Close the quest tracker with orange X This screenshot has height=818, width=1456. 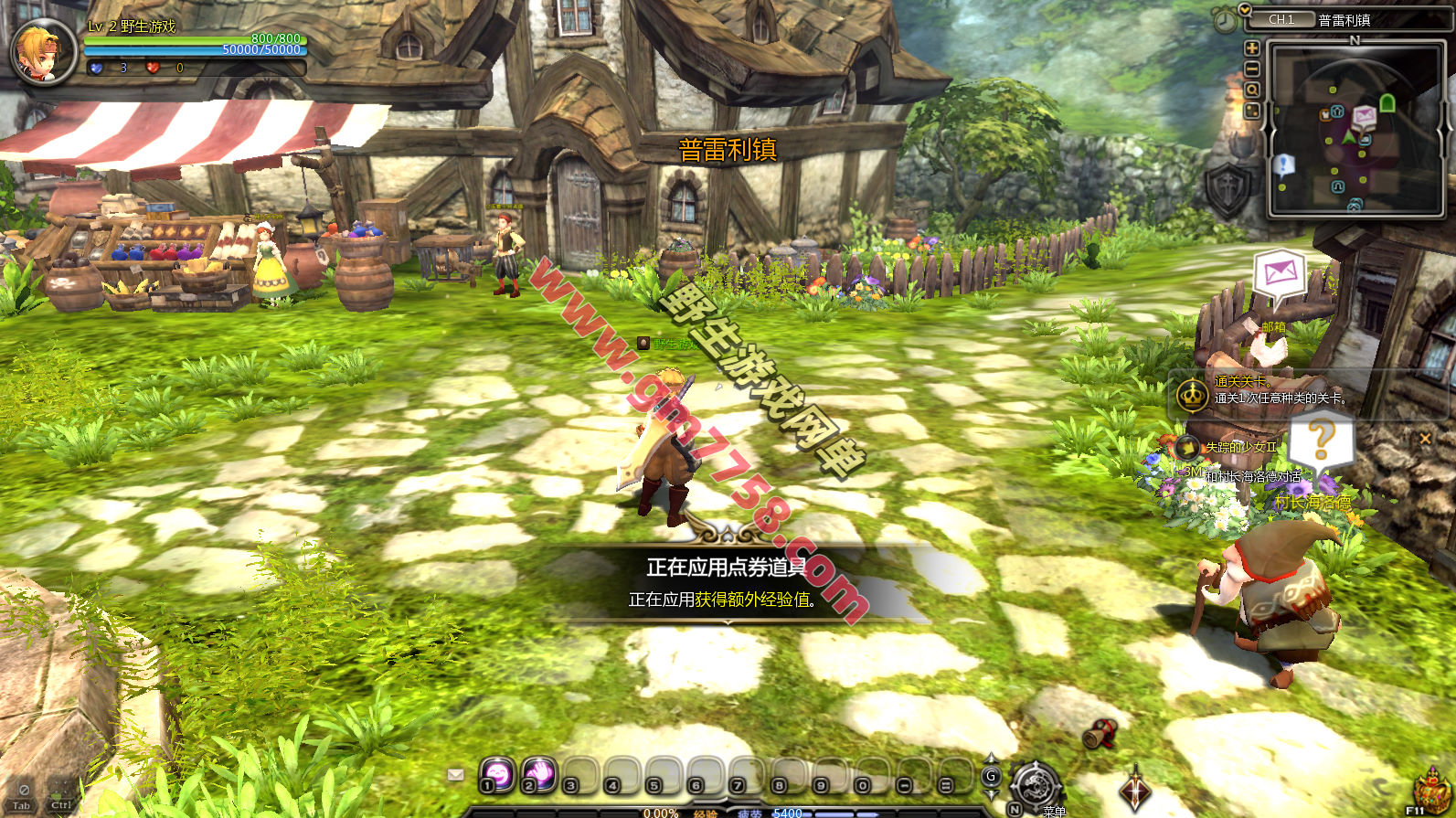pyautogui.click(x=1425, y=439)
